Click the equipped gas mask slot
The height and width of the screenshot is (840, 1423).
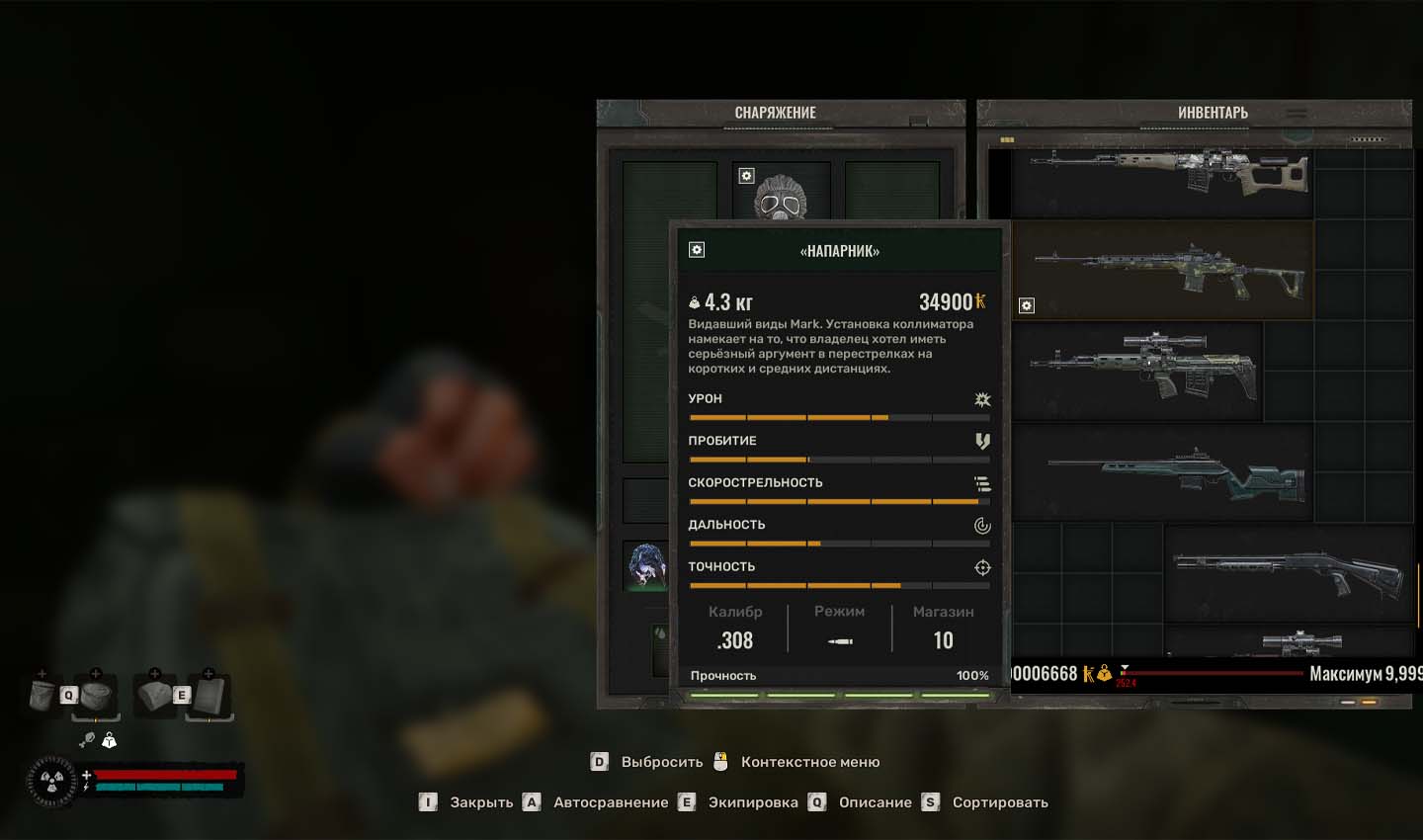point(780,193)
